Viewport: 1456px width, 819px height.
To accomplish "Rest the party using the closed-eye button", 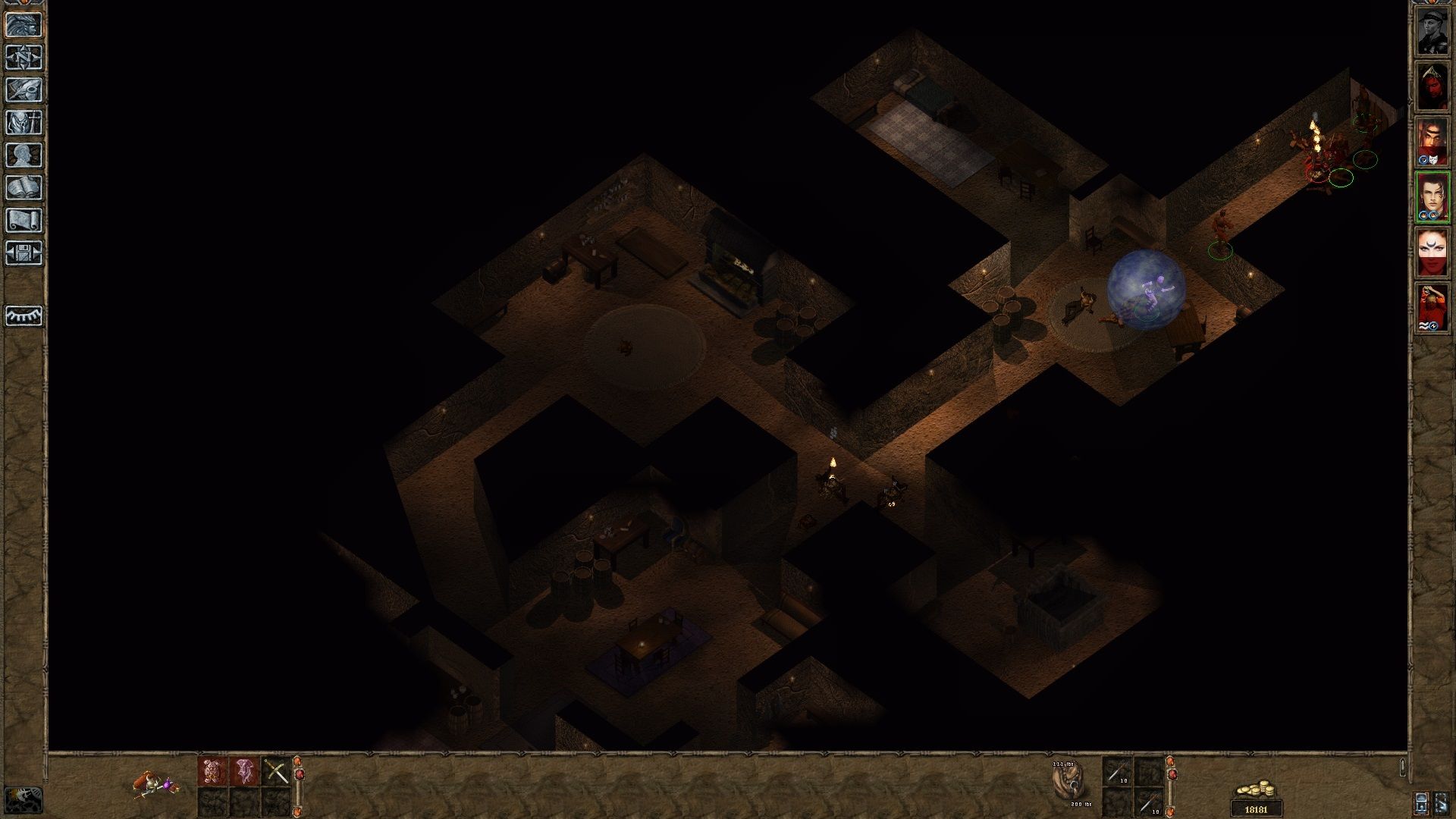I will 24,315.
